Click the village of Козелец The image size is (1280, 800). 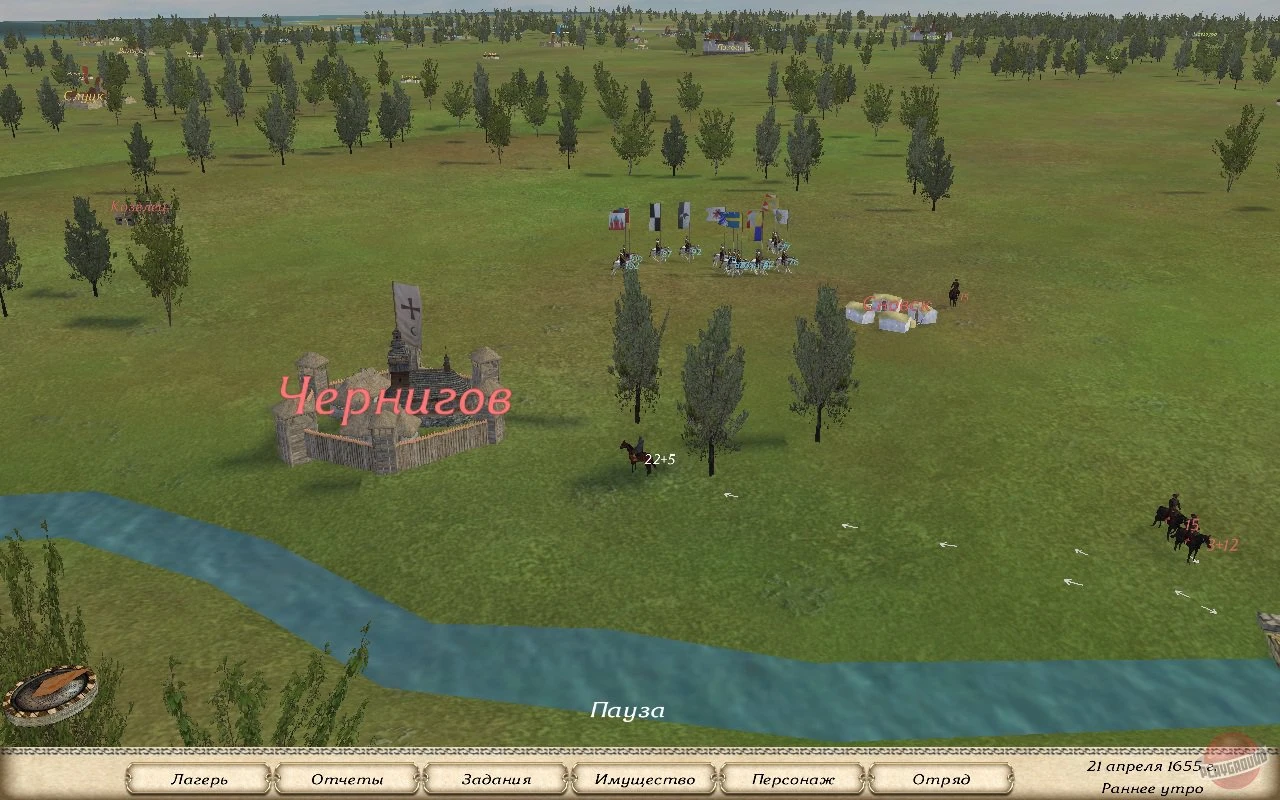click(x=140, y=207)
